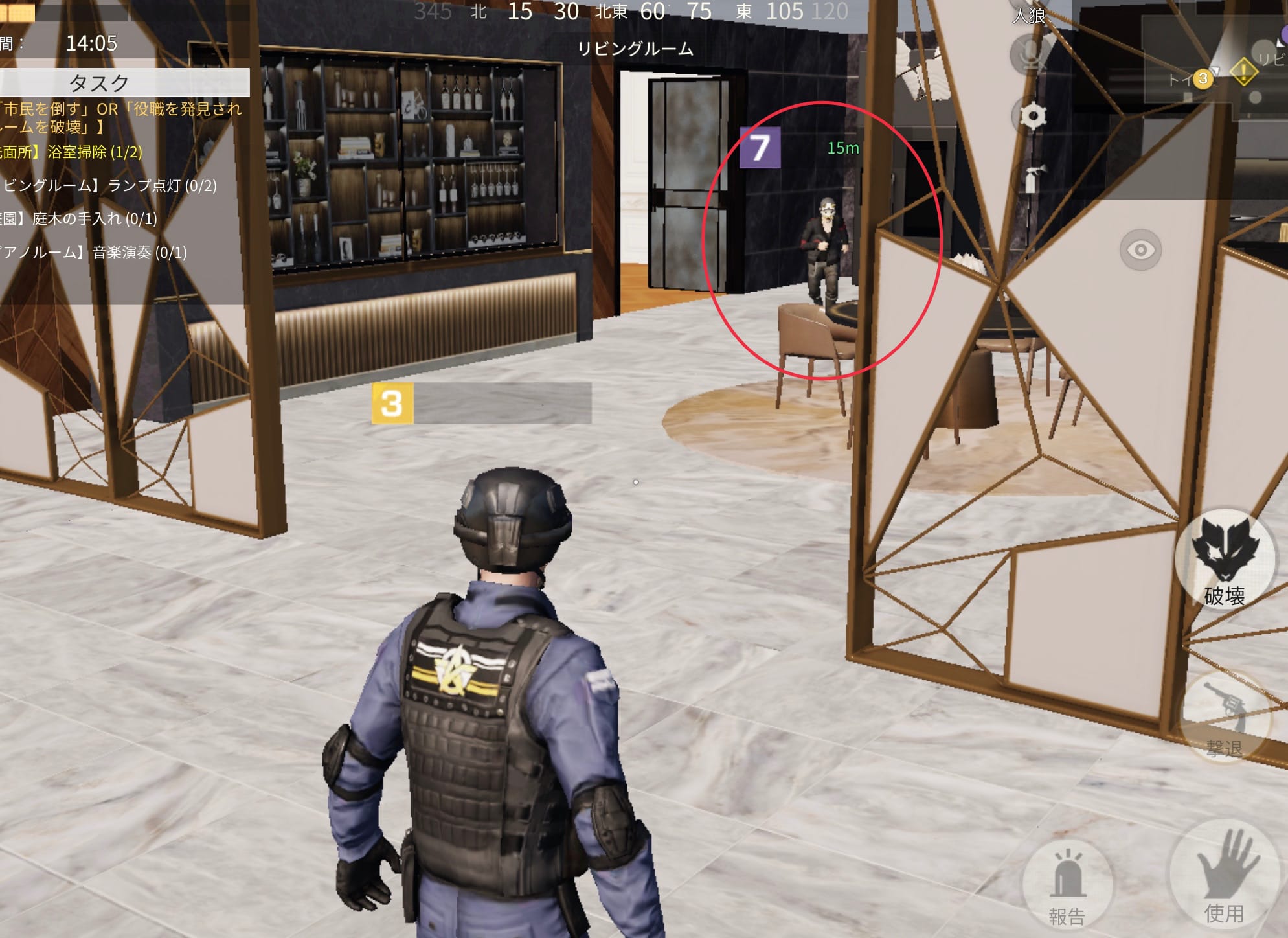
Task: Select the yellow warning marker on minimap
Action: pyautogui.click(x=1243, y=71)
